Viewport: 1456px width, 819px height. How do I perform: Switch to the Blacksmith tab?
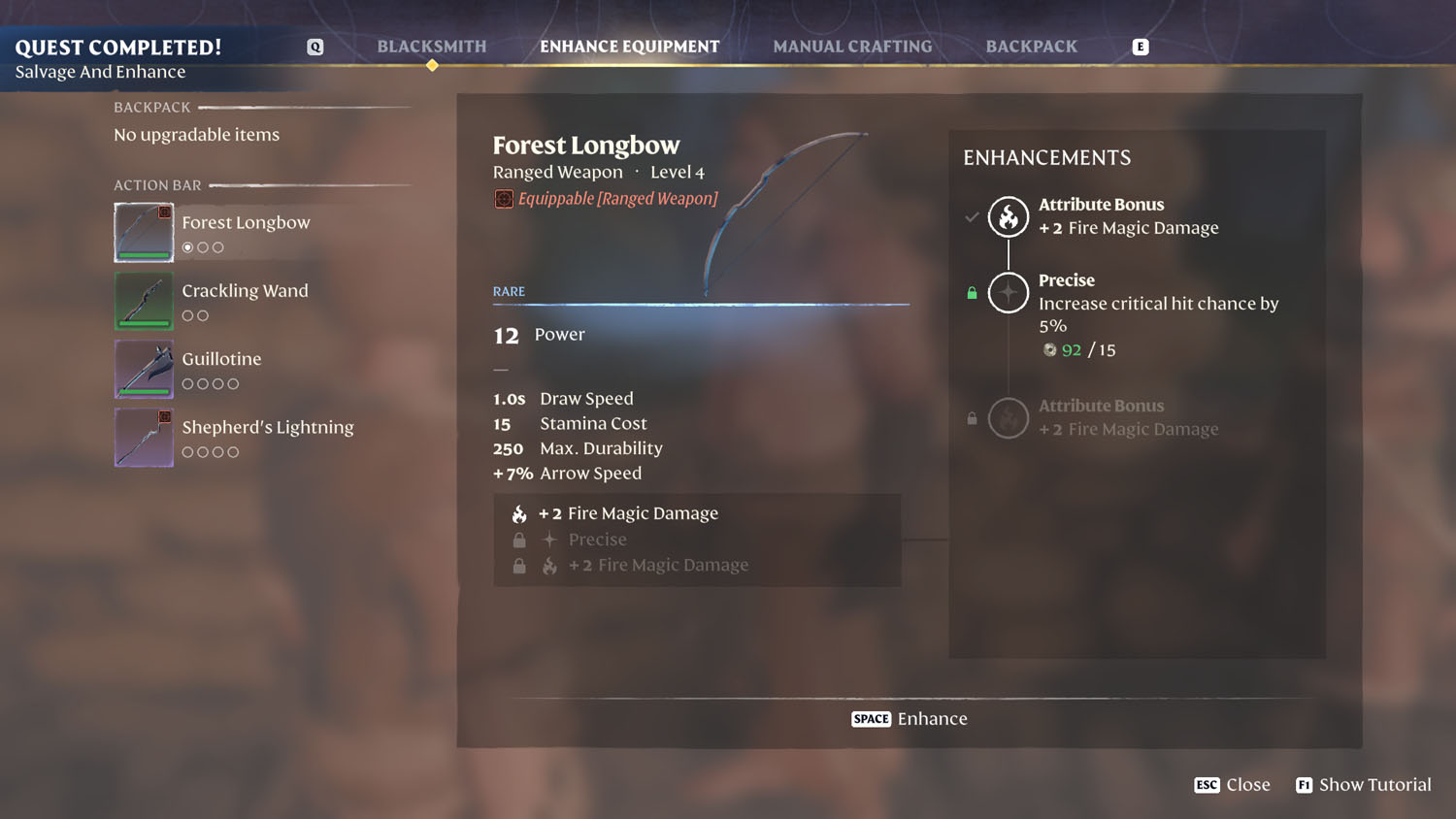(432, 47)
